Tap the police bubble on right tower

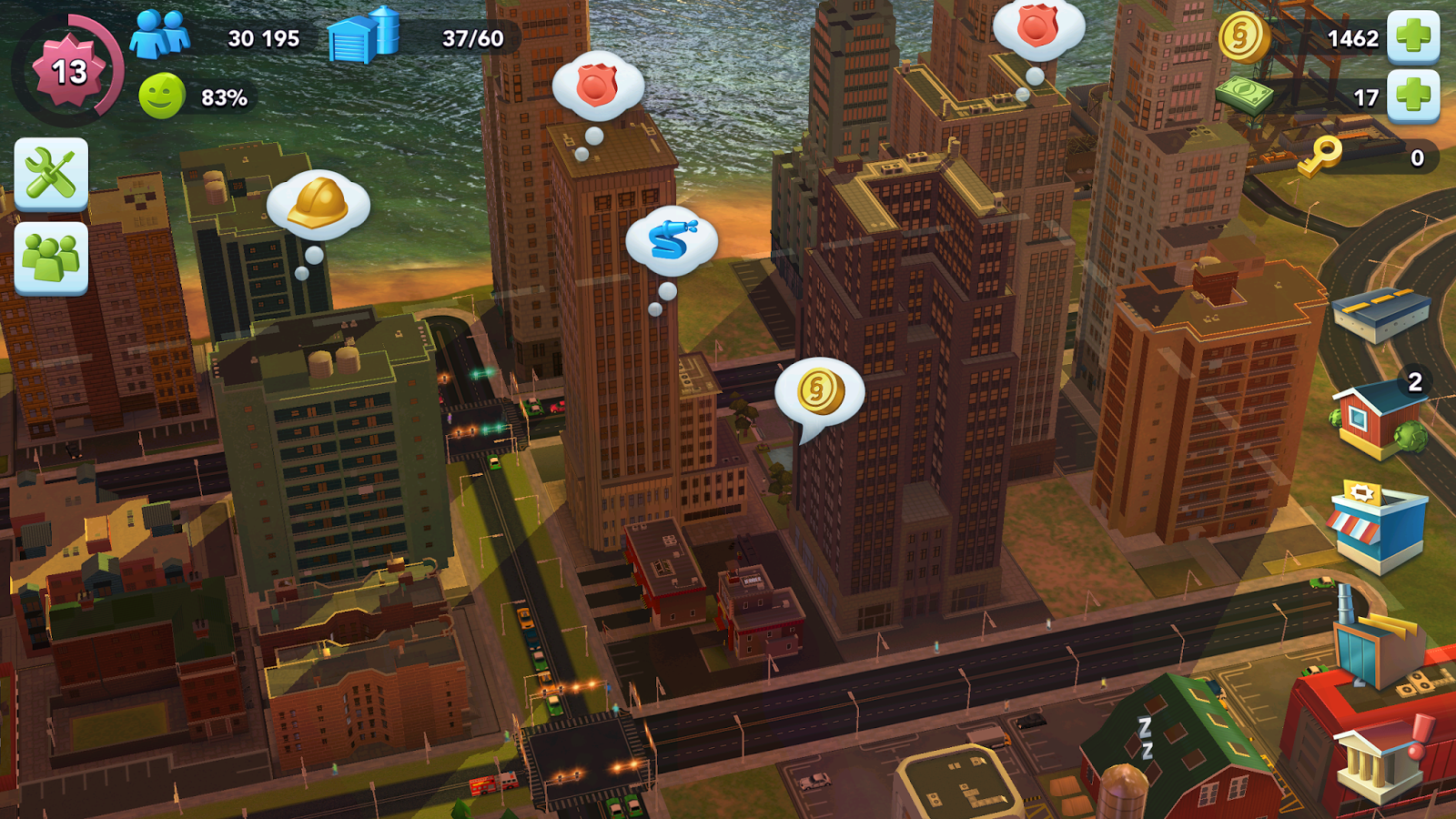pos(1037,27)
